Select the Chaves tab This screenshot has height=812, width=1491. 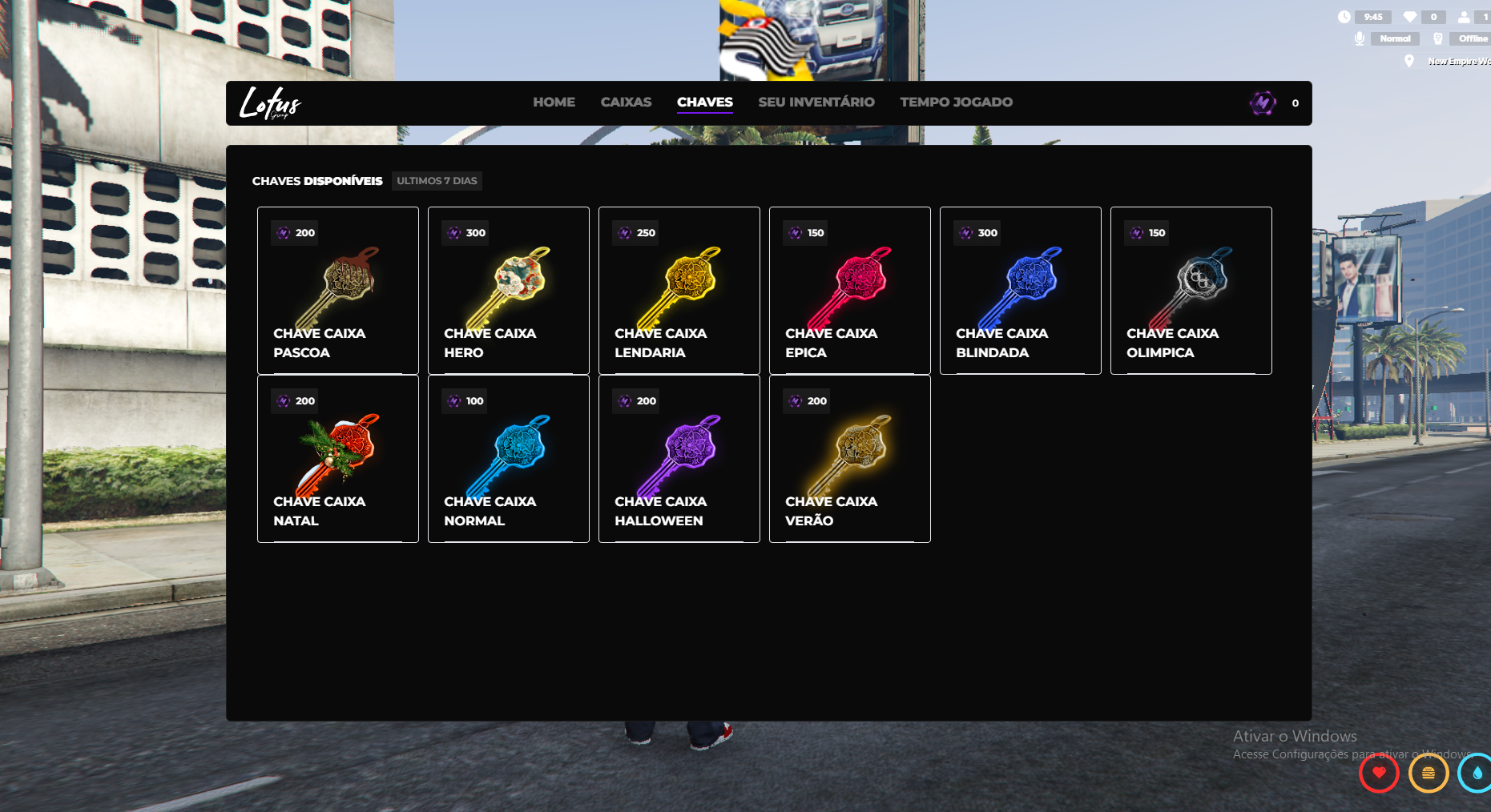tap(704, 103)
